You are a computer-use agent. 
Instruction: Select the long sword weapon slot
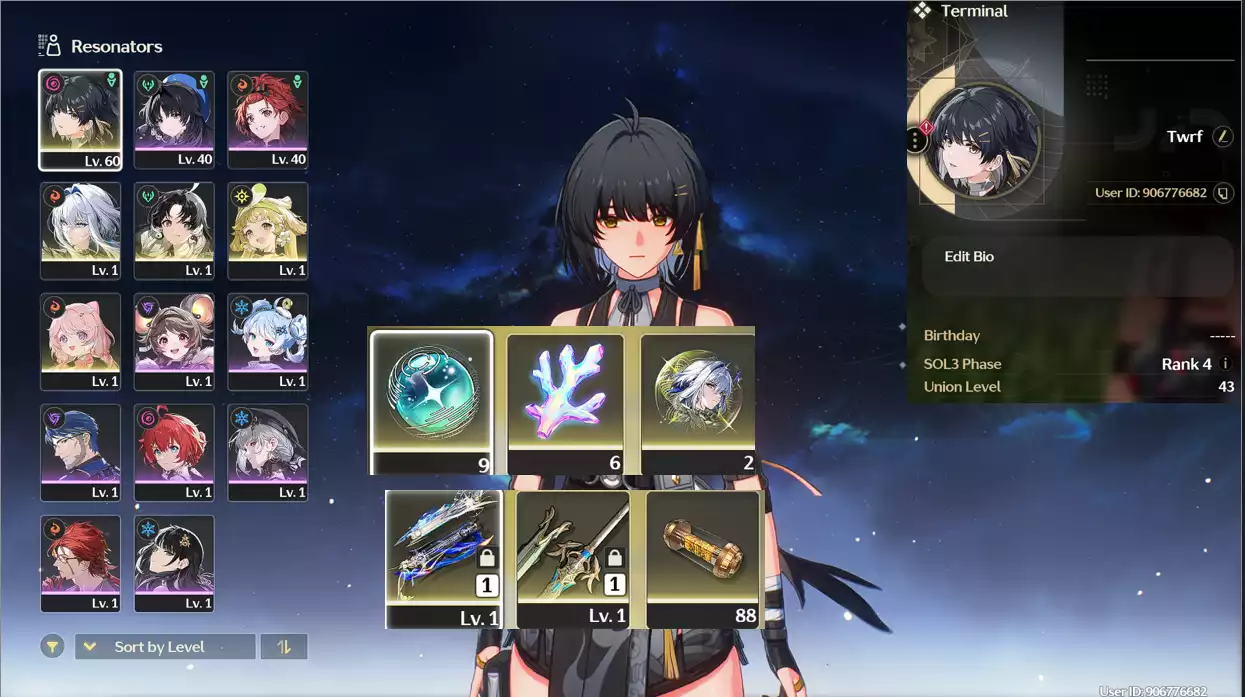[x=573, y=558]
